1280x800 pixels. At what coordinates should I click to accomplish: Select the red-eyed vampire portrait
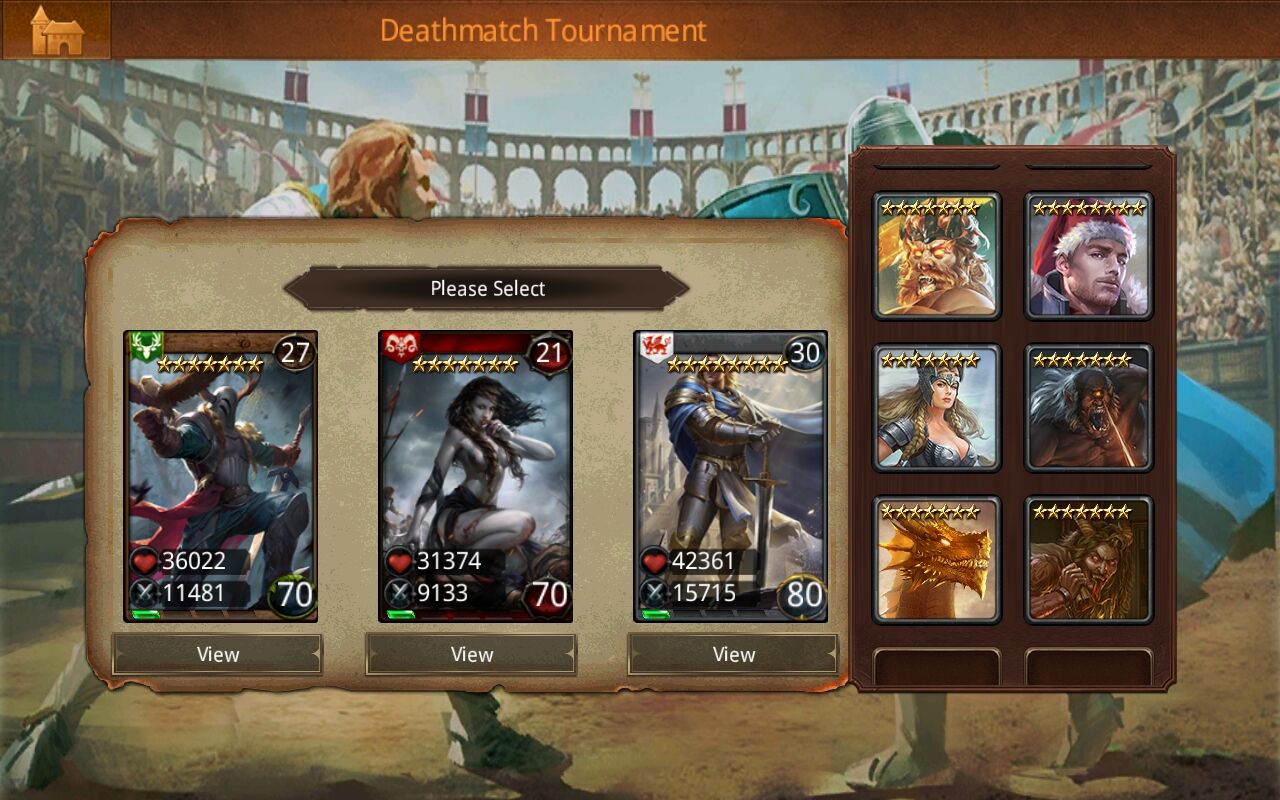1090,560
